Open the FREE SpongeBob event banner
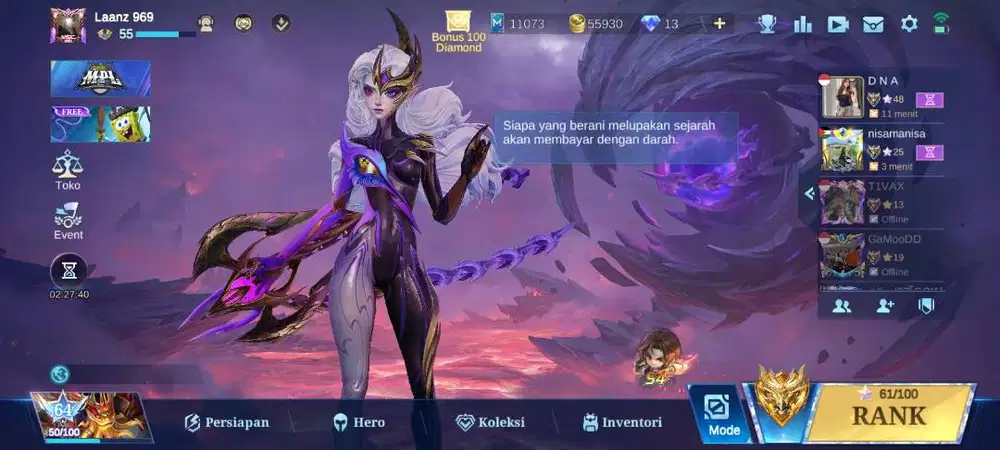Image resolution: width=1000 pixels, height=450 pixels. pos(100,124)
